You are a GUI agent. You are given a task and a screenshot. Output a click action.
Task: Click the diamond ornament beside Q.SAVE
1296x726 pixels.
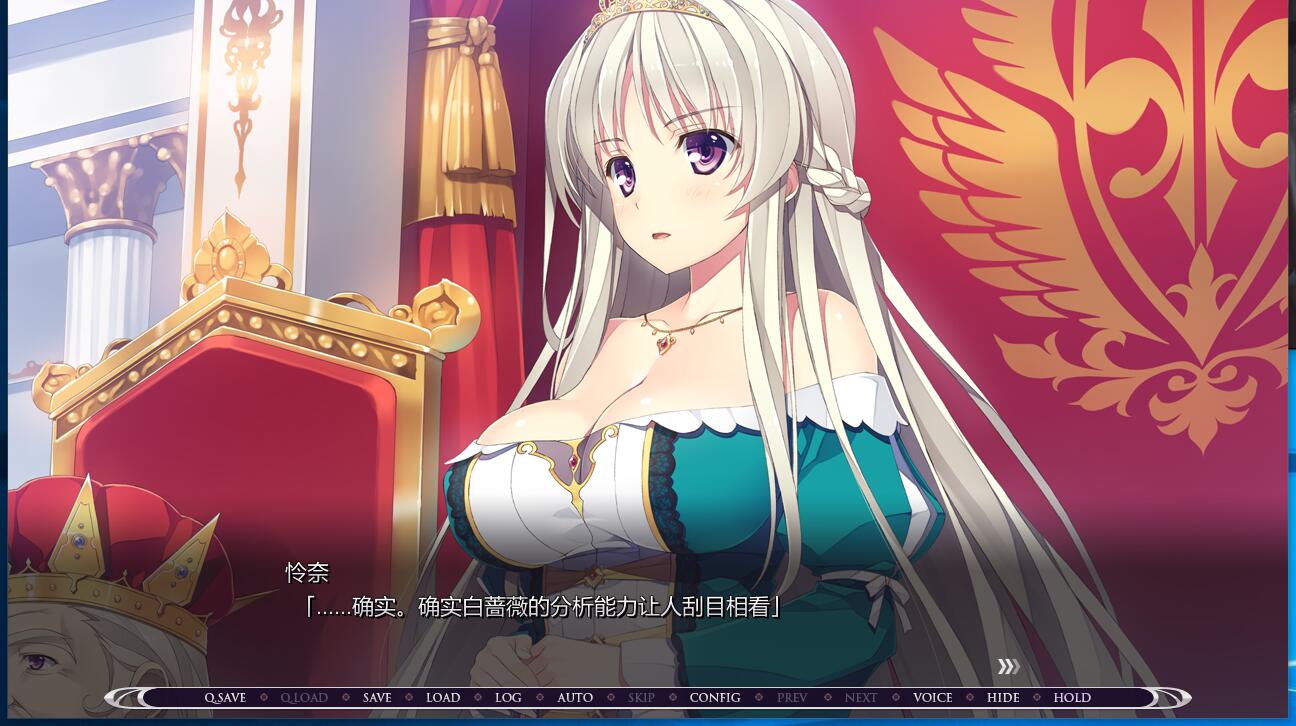pyautogui.click(x=263, y=697)
